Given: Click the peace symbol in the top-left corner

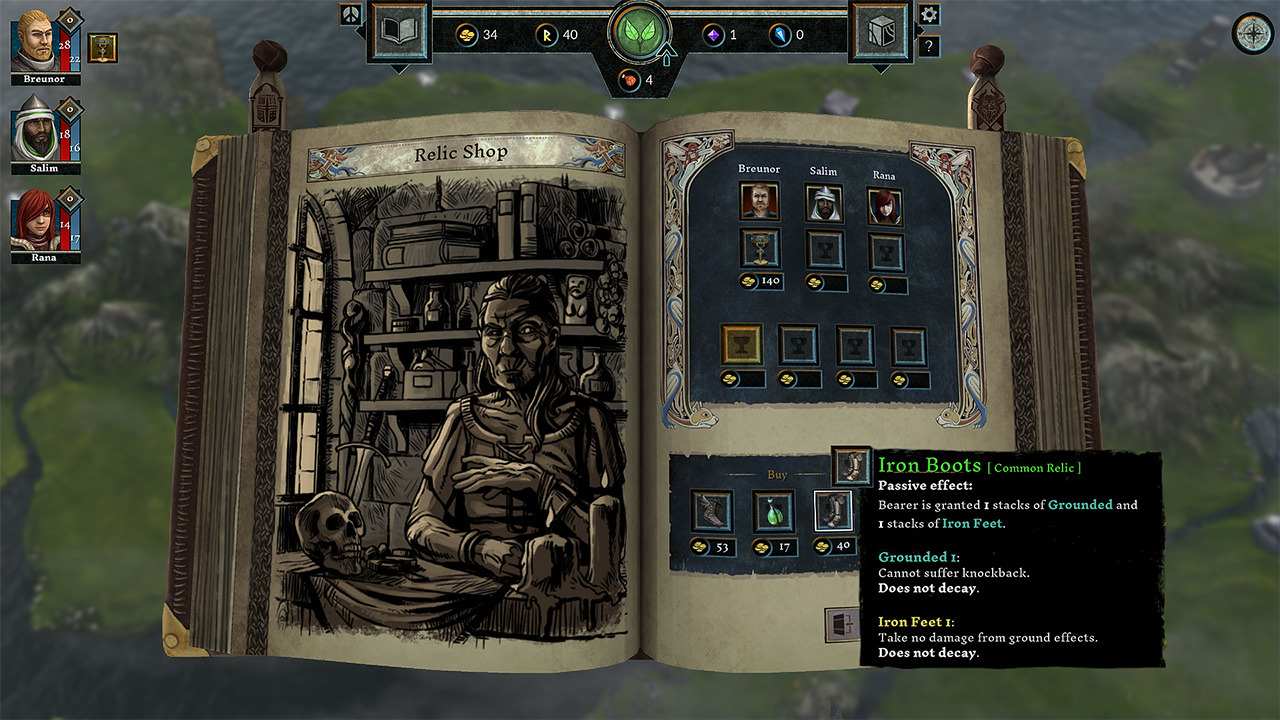Looking at the screenshot, I should click(349, 16).
